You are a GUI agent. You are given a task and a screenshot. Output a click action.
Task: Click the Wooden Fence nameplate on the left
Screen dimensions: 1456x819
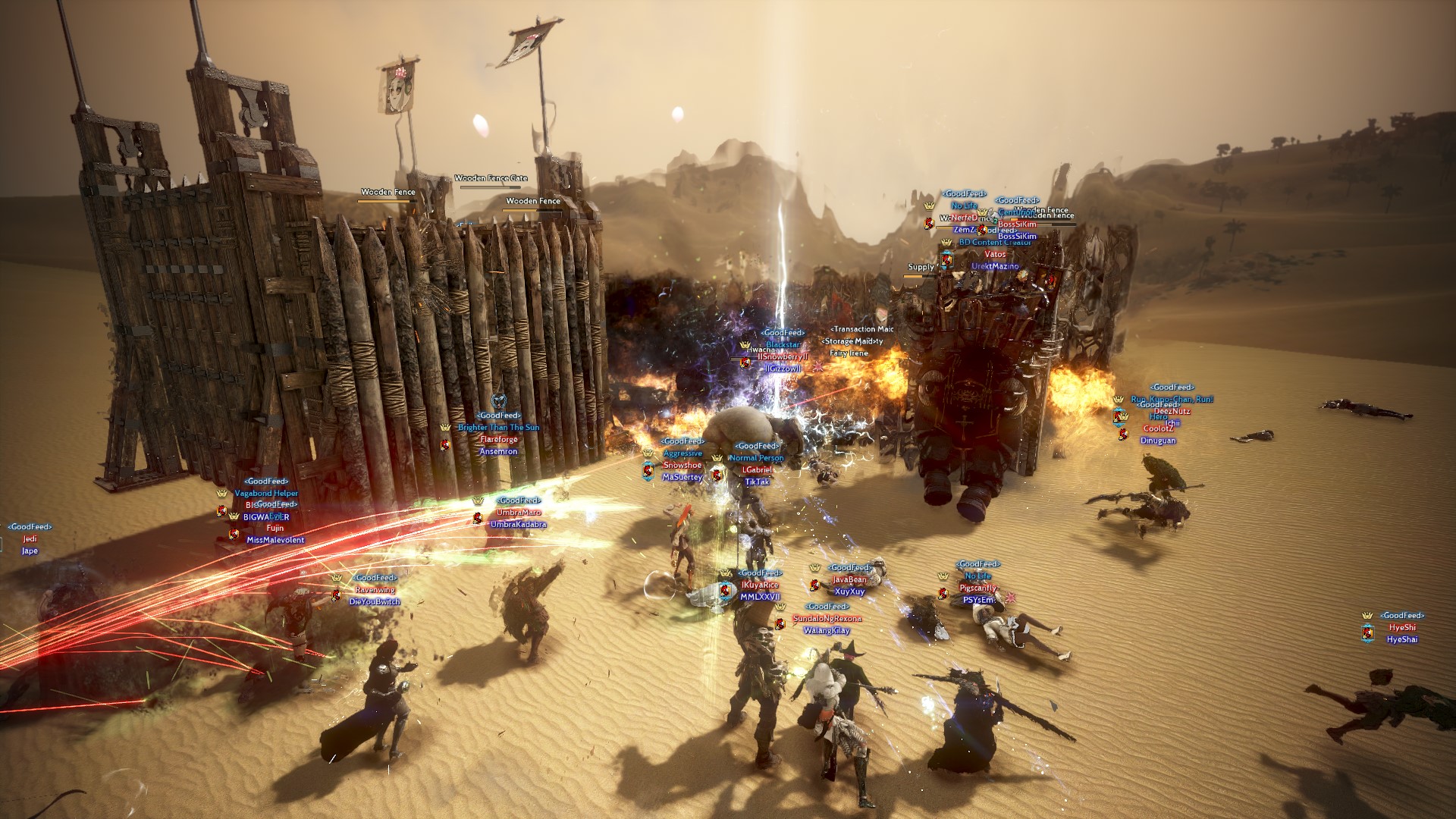pyautogui.click(x=387, y=192)
